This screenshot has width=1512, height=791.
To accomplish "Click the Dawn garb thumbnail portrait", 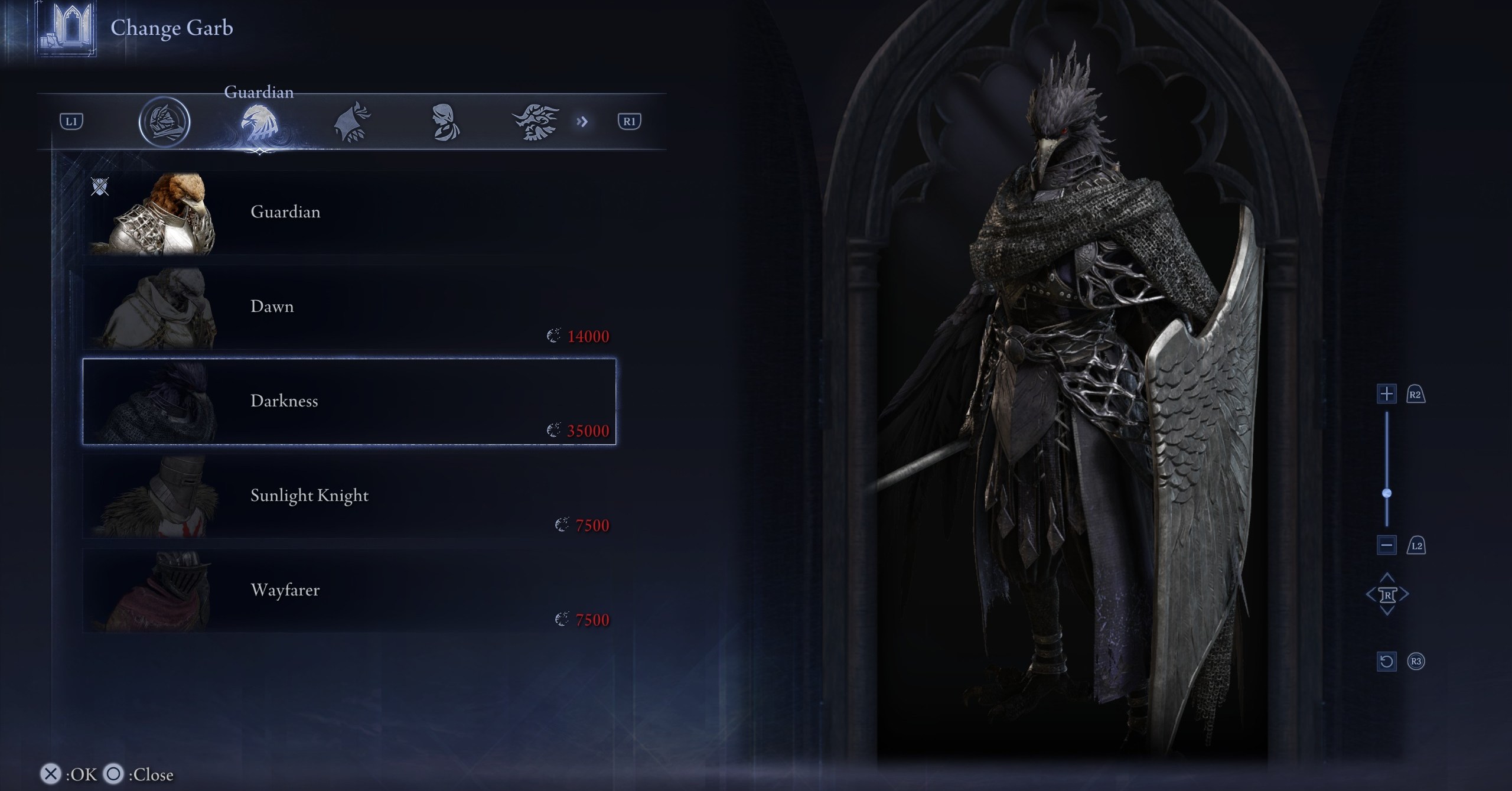I will pyautogui.click(x=159, y=308).
